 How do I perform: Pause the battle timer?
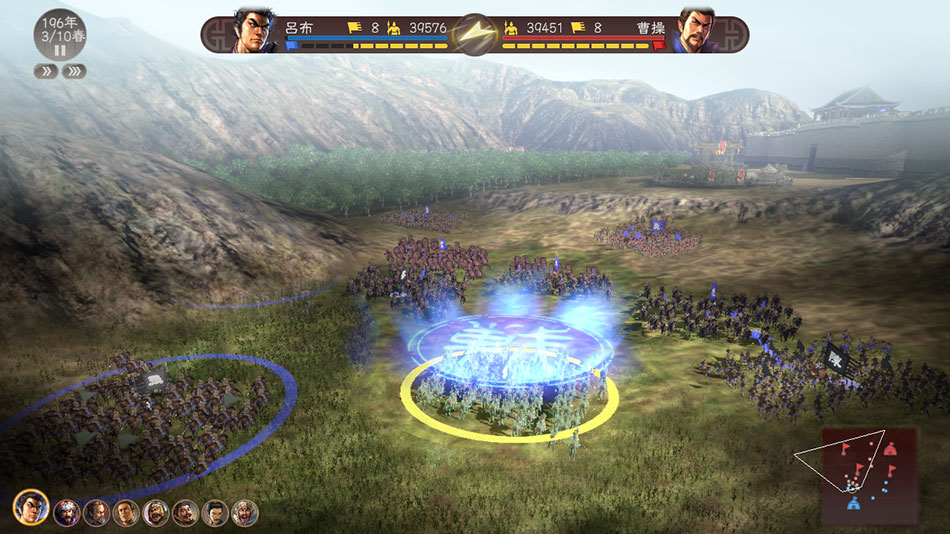coord(59,50)
